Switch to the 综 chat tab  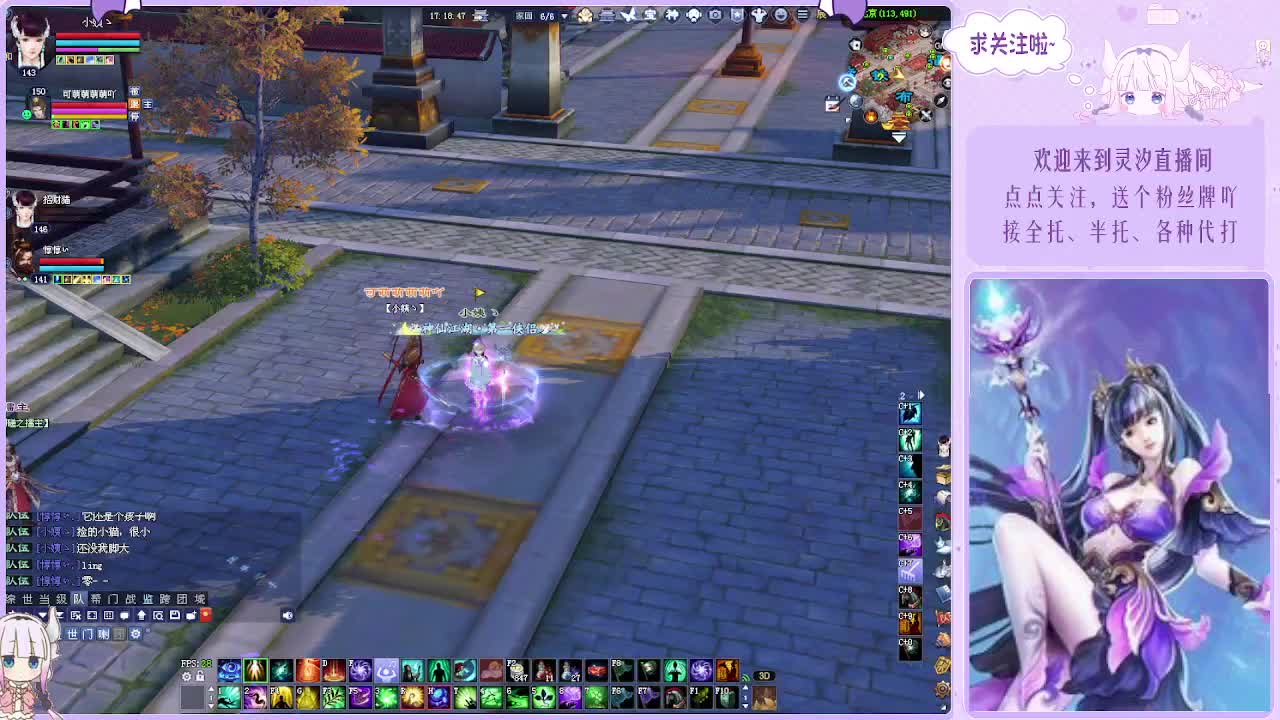point(12,598)
